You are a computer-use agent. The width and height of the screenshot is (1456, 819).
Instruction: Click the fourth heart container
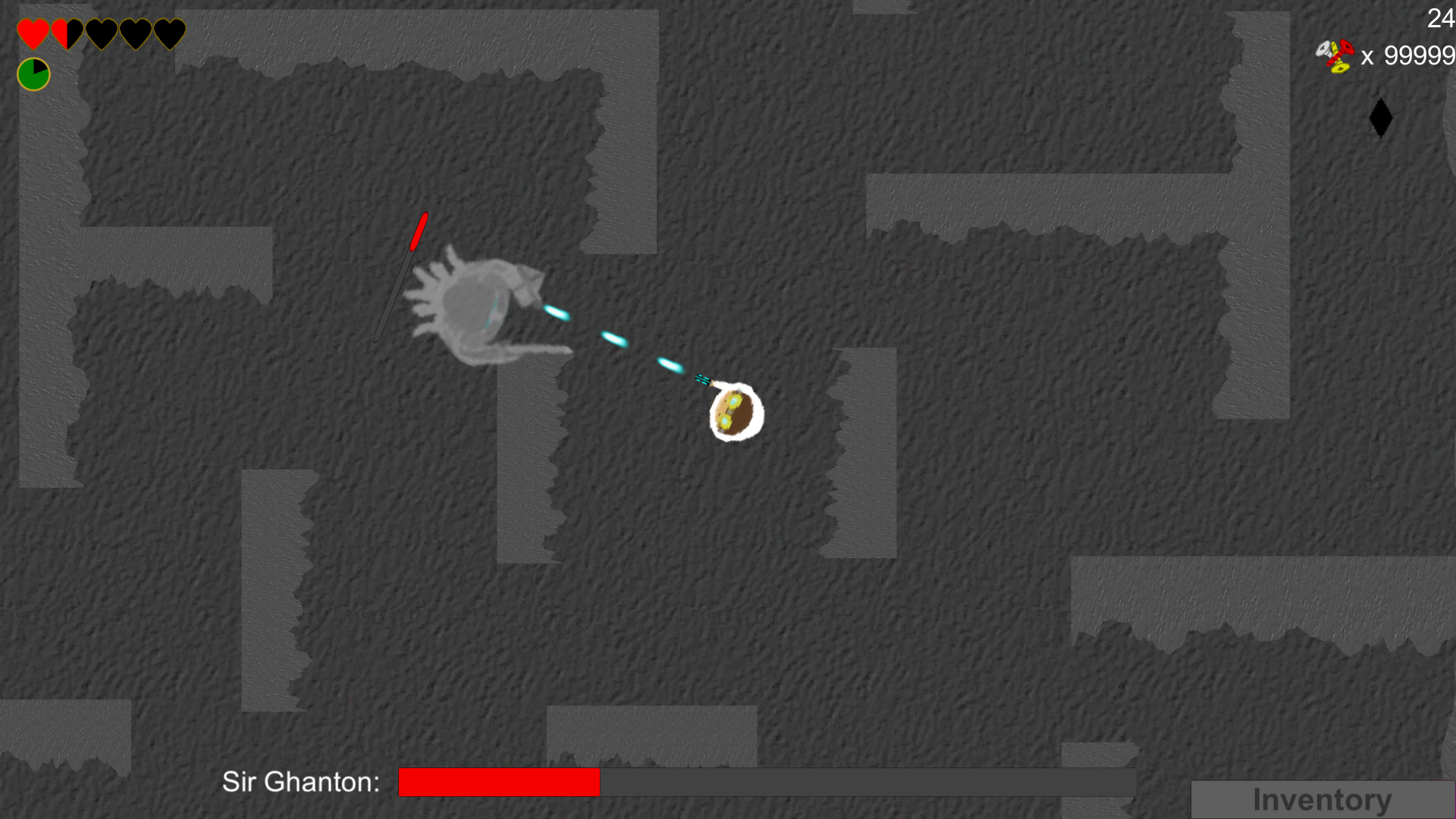(x=135, y=32)
